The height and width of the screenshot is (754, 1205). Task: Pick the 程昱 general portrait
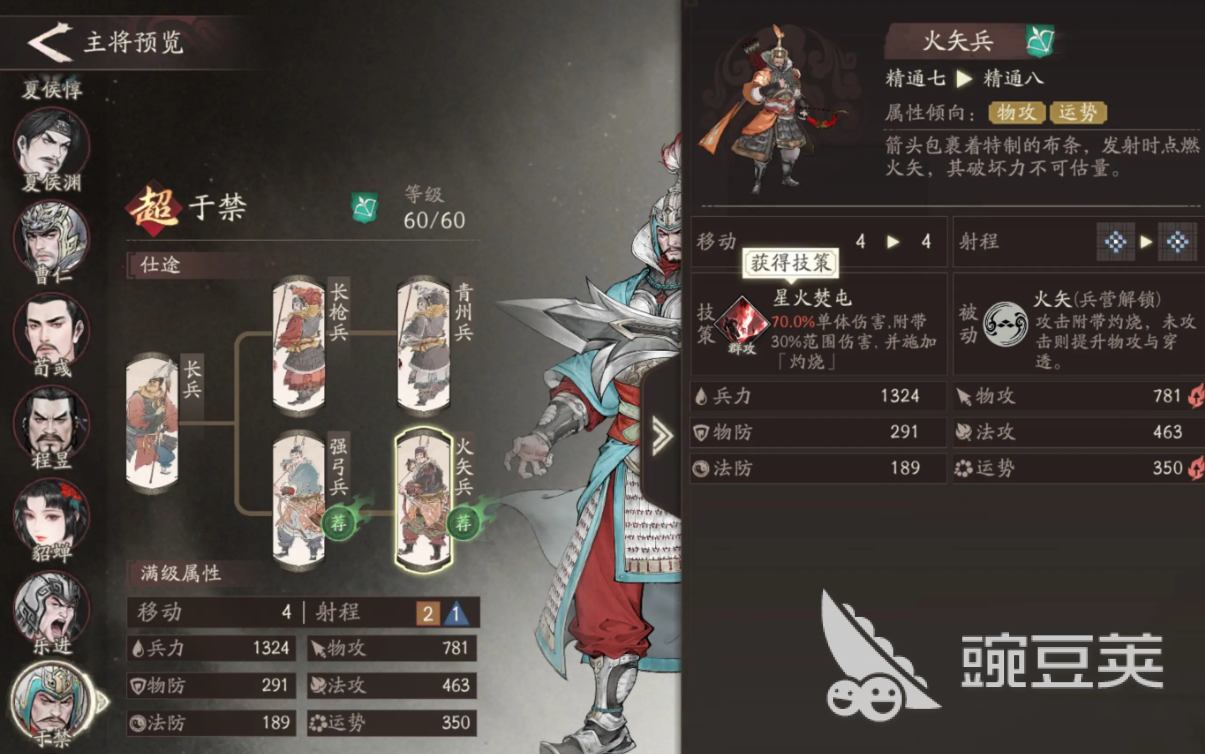(51, 420)
